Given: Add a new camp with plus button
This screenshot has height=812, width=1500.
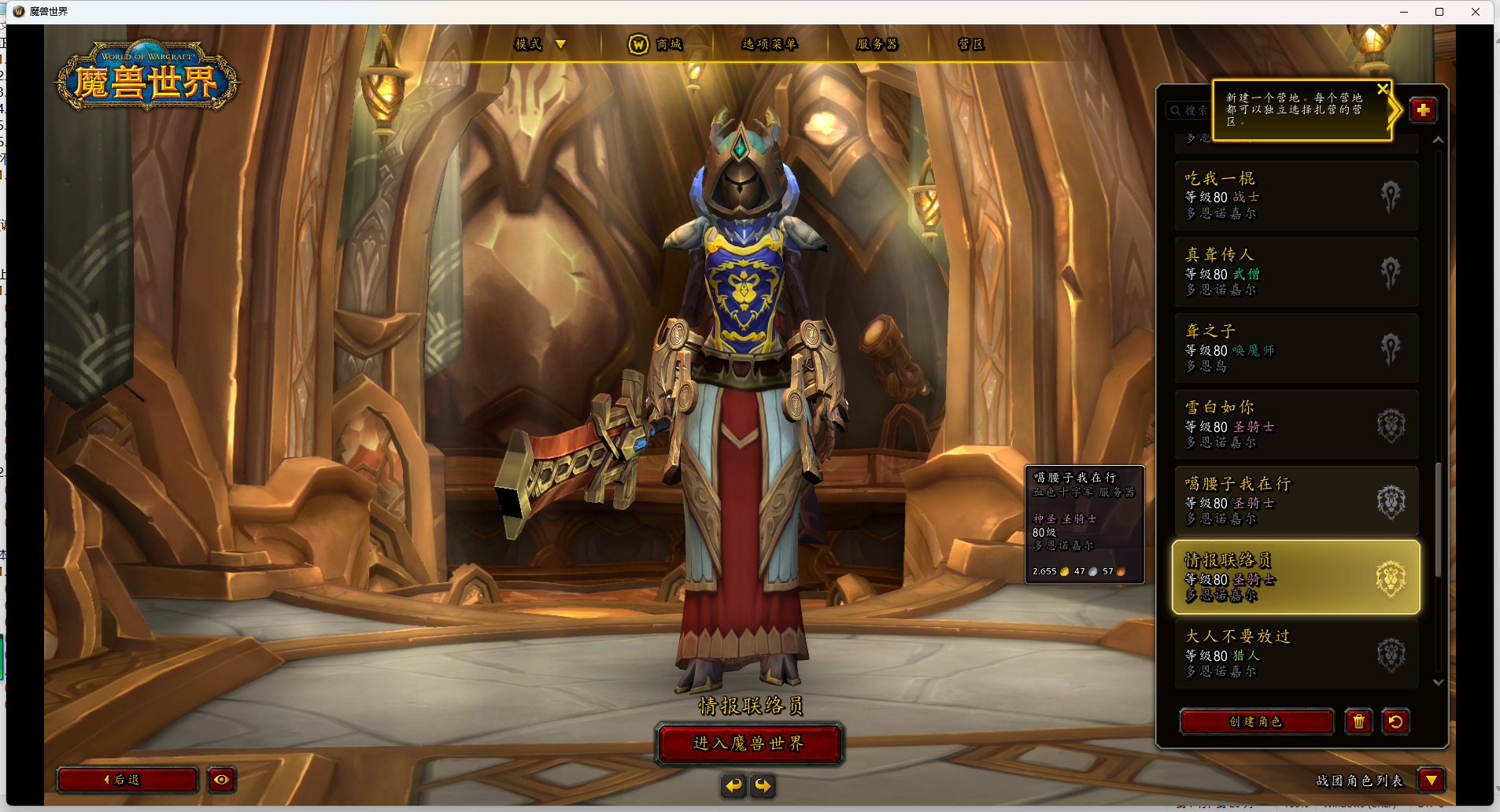Looking at the screenshot, I should 1423,110.
